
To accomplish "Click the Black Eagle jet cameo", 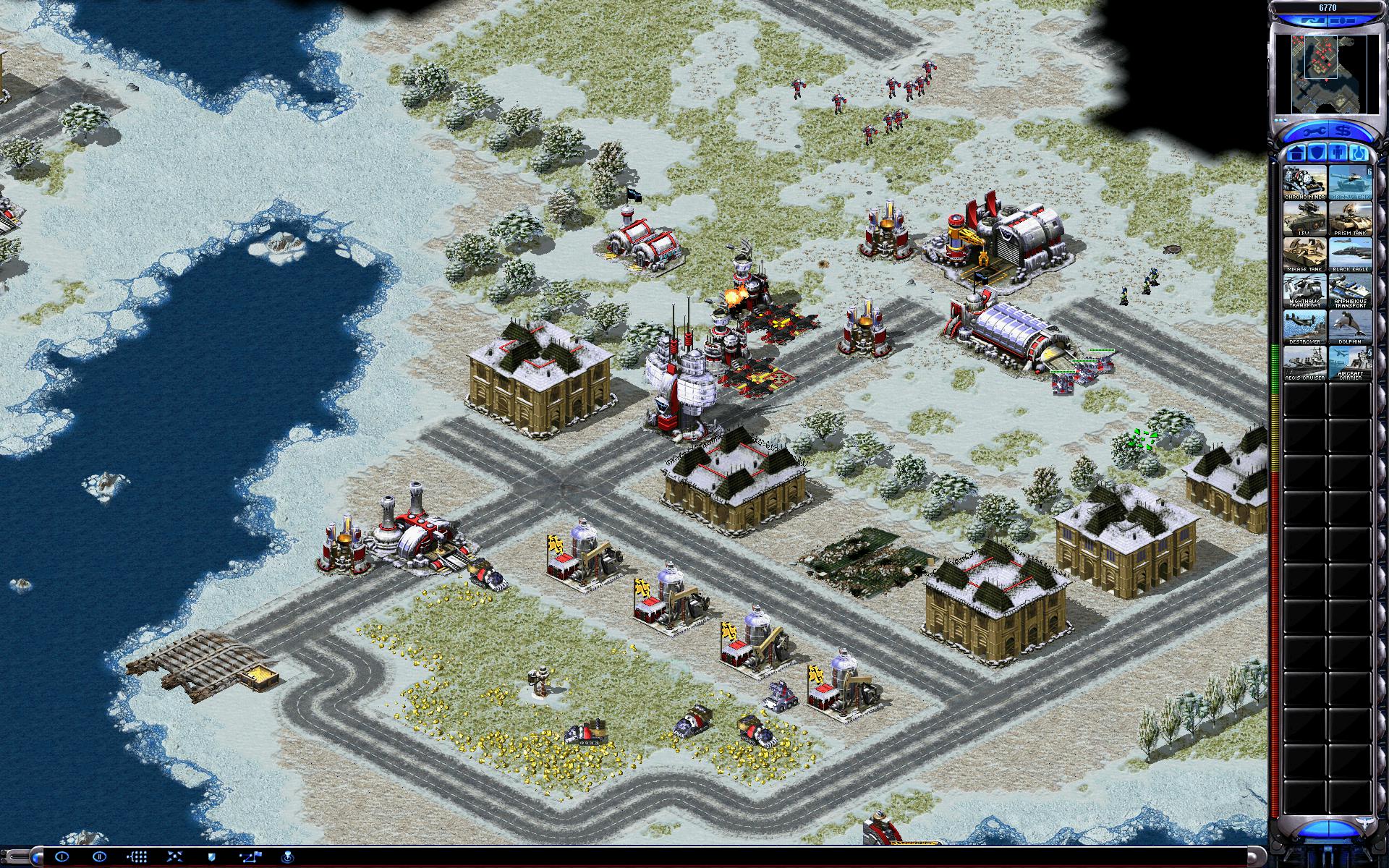I will (x=1349, y=255).
